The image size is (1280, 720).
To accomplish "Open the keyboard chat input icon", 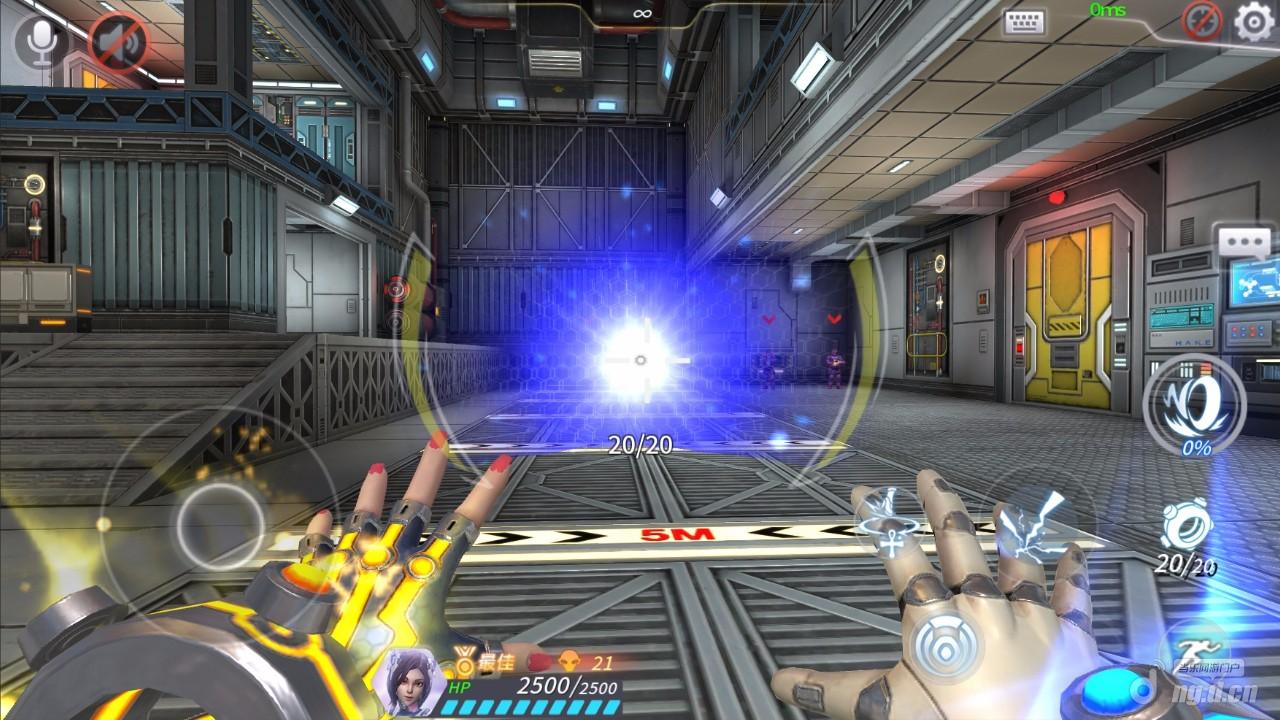I will (x=1024, y=22).
